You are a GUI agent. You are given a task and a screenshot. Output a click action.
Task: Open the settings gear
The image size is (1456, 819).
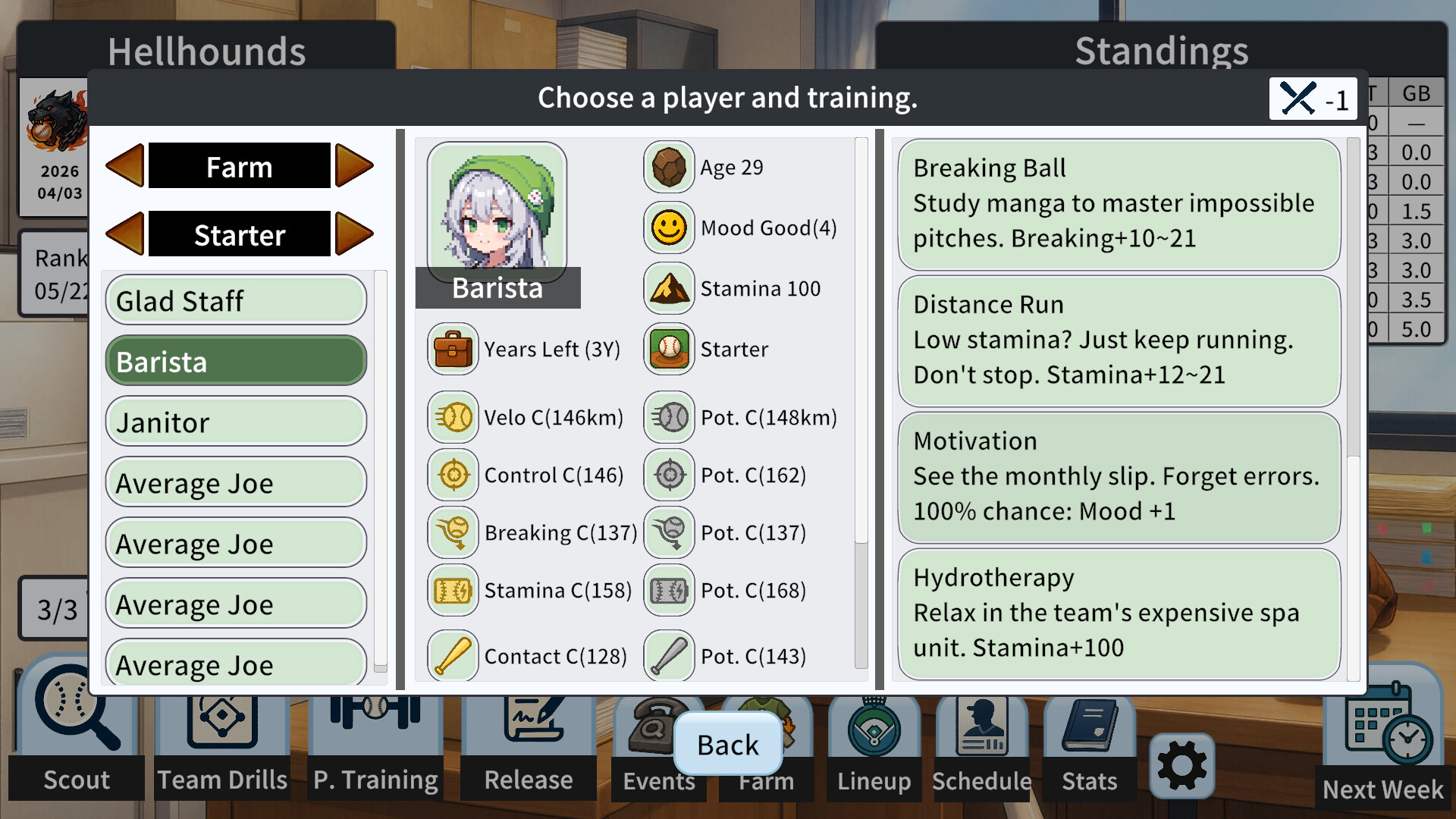click(x=1182, y=766)
